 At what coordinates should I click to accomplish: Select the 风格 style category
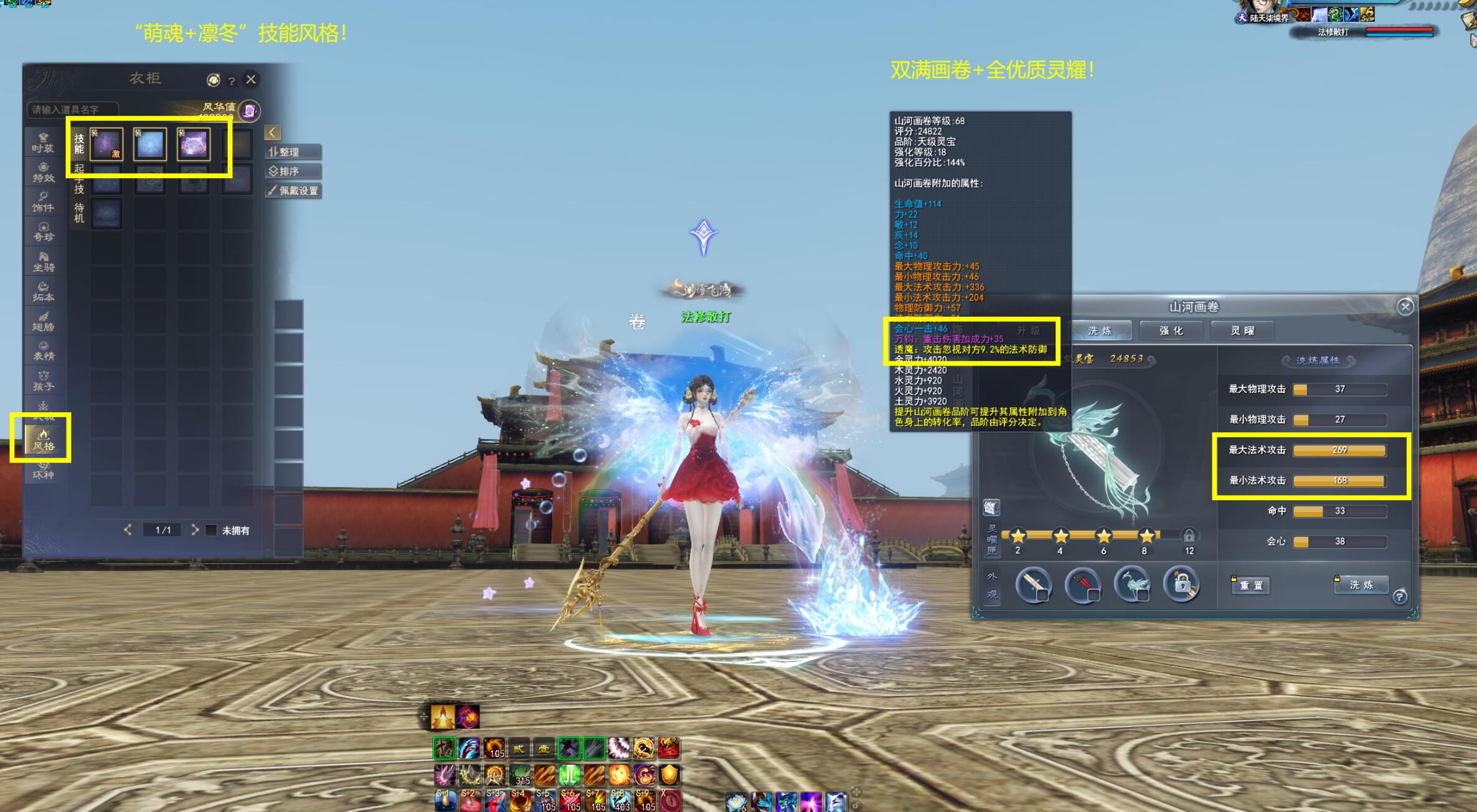tap(44, 440)
